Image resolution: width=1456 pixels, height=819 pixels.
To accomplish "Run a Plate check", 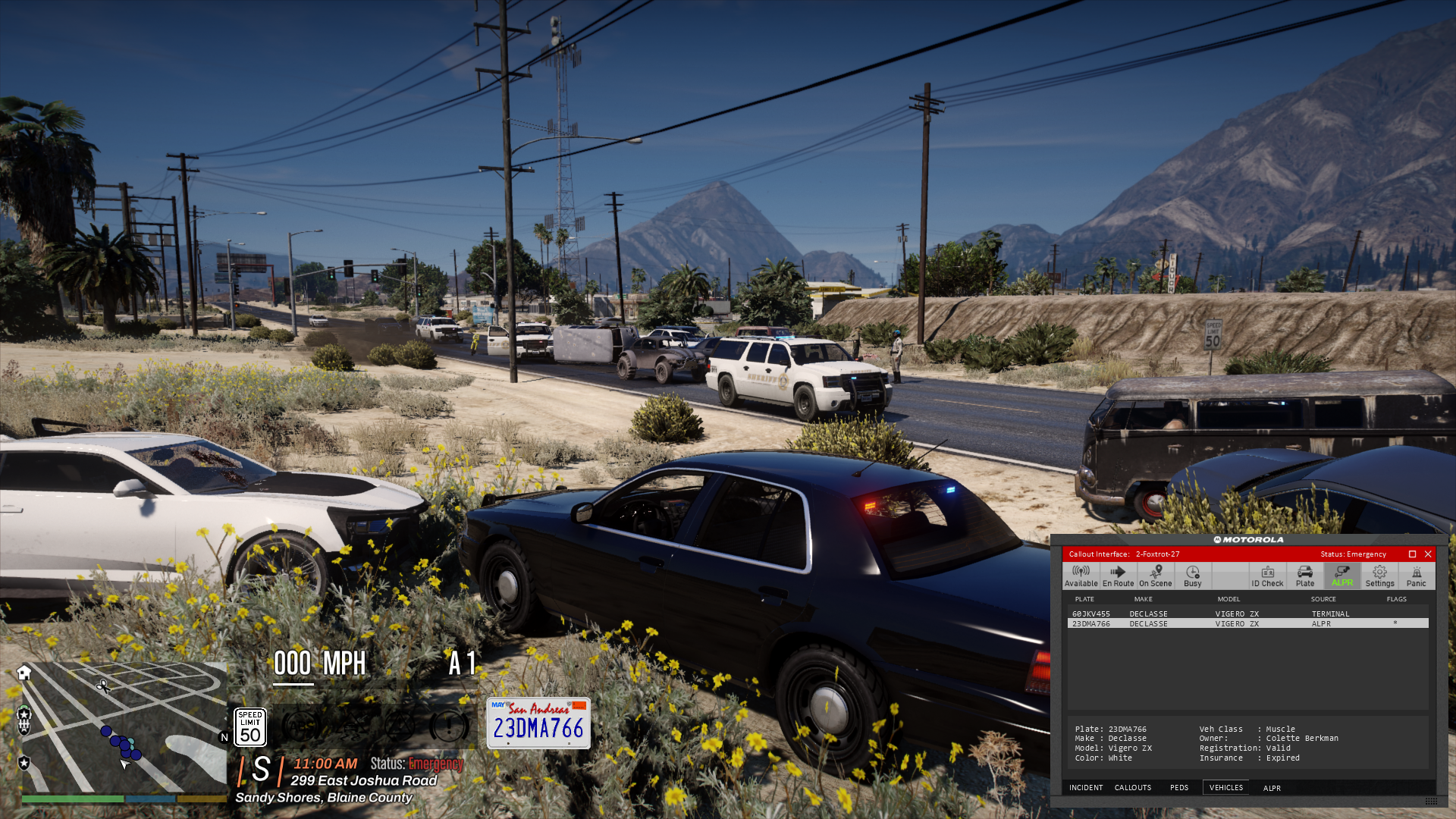I will click(1304, 576).
